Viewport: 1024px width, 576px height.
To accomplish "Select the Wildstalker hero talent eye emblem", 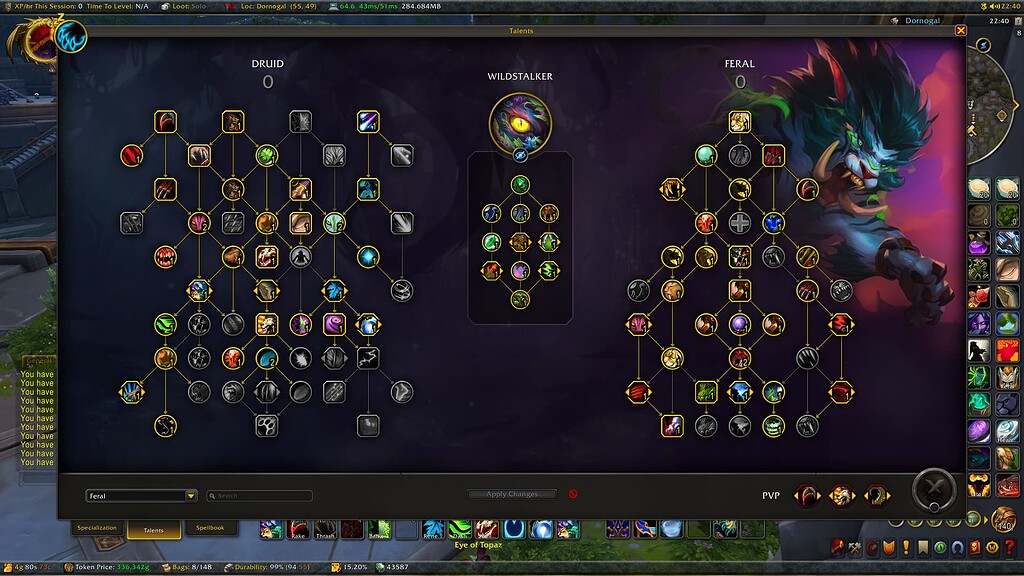I will [x=520, y=123].
